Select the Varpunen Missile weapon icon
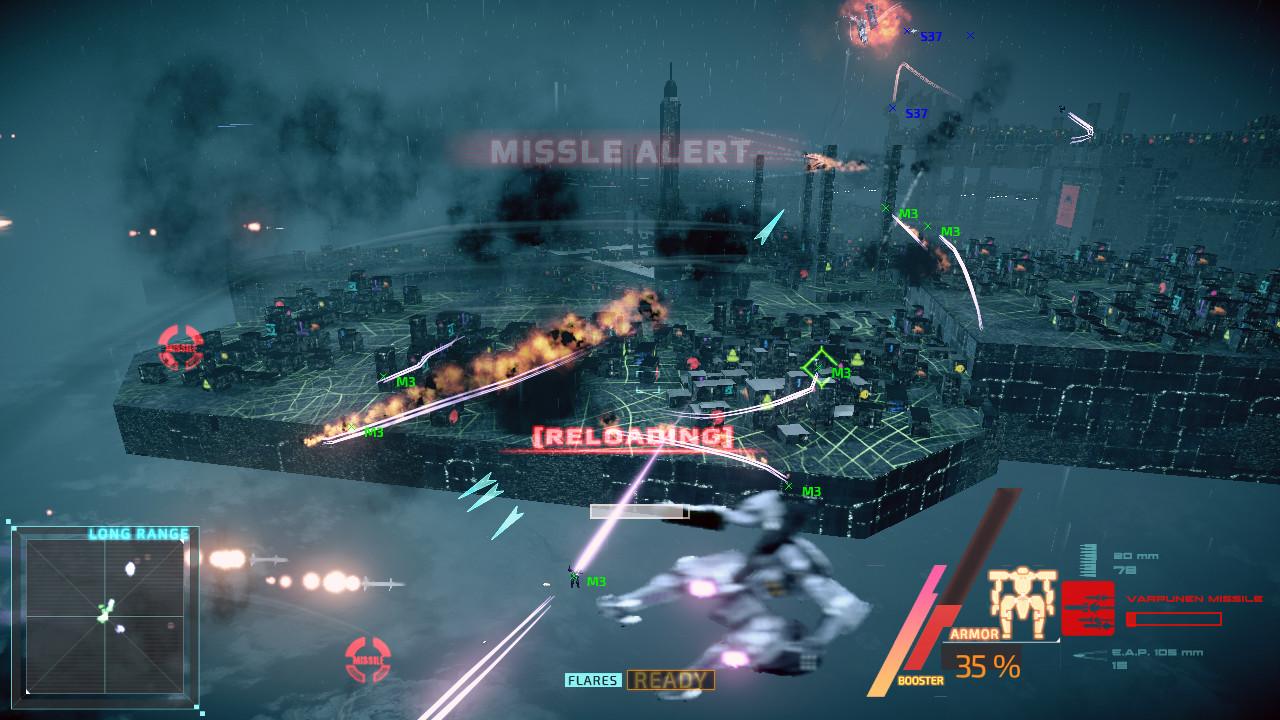The width and height of the screenshot is (1280, 720). [1087, 608]
